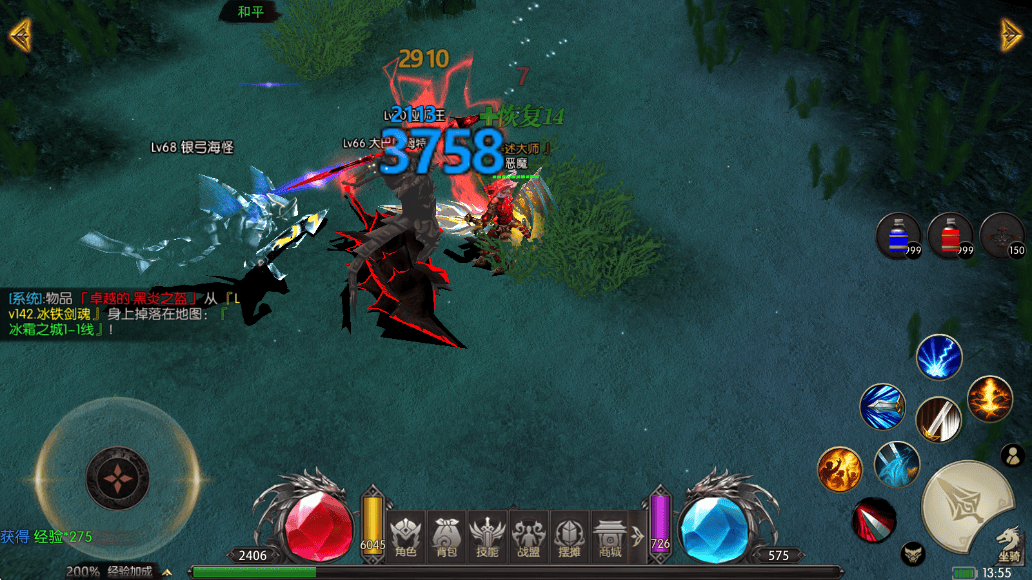Use the blue mana potion

[898, 237]
